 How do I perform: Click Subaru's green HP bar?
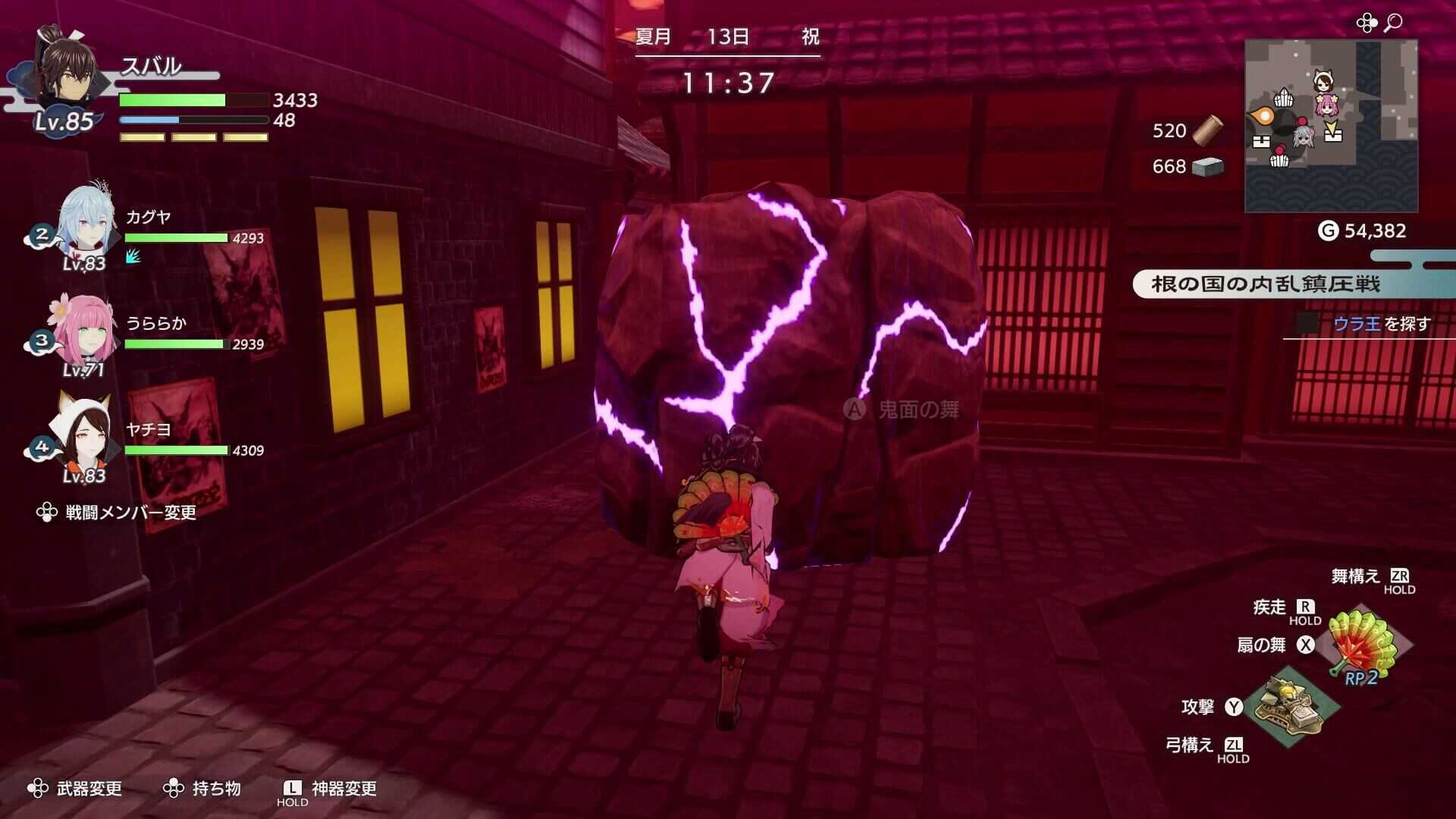click(x=190, y=99)
